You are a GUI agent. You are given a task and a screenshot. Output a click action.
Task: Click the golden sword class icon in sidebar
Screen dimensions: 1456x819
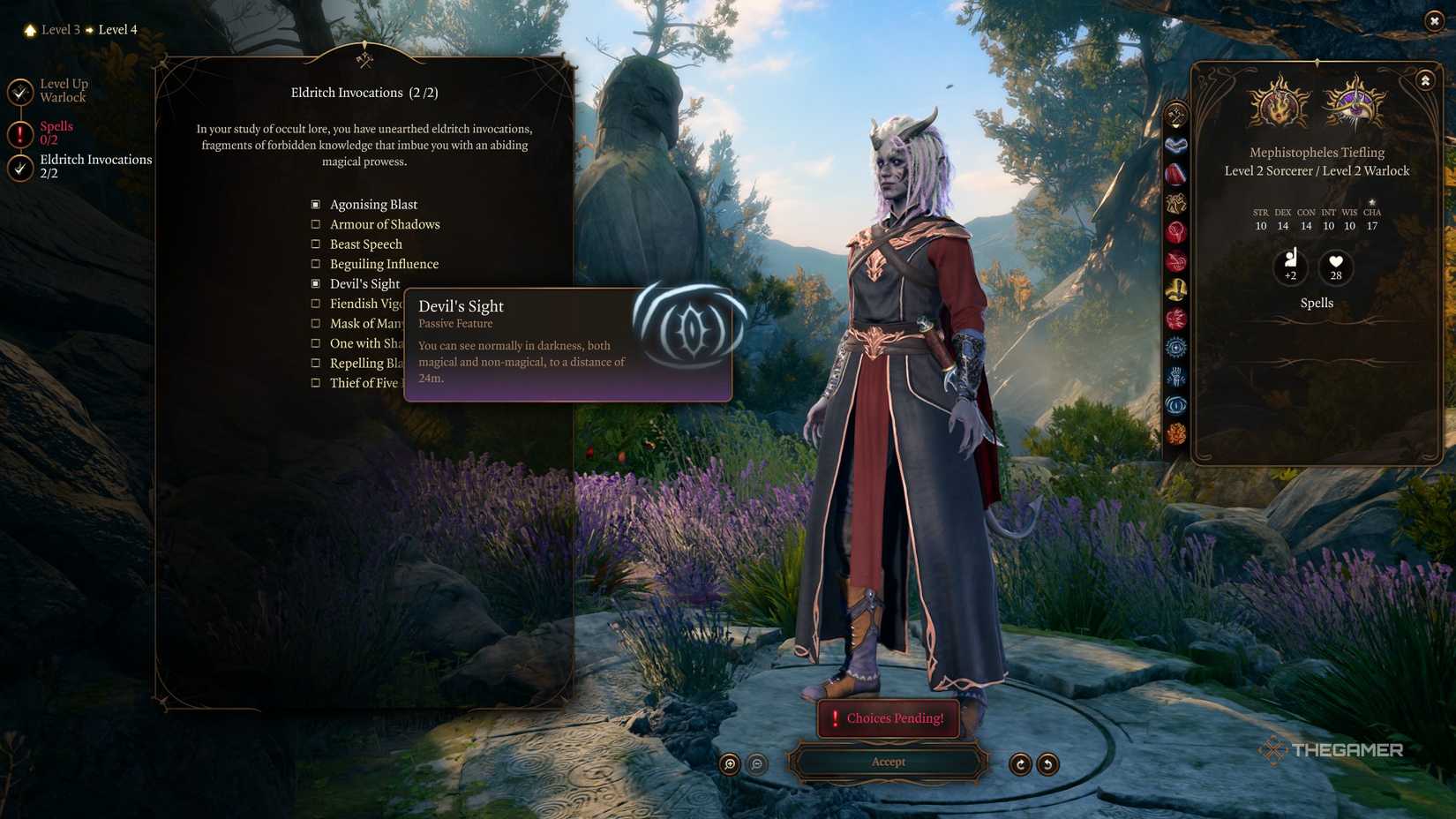pos(1176,287)
